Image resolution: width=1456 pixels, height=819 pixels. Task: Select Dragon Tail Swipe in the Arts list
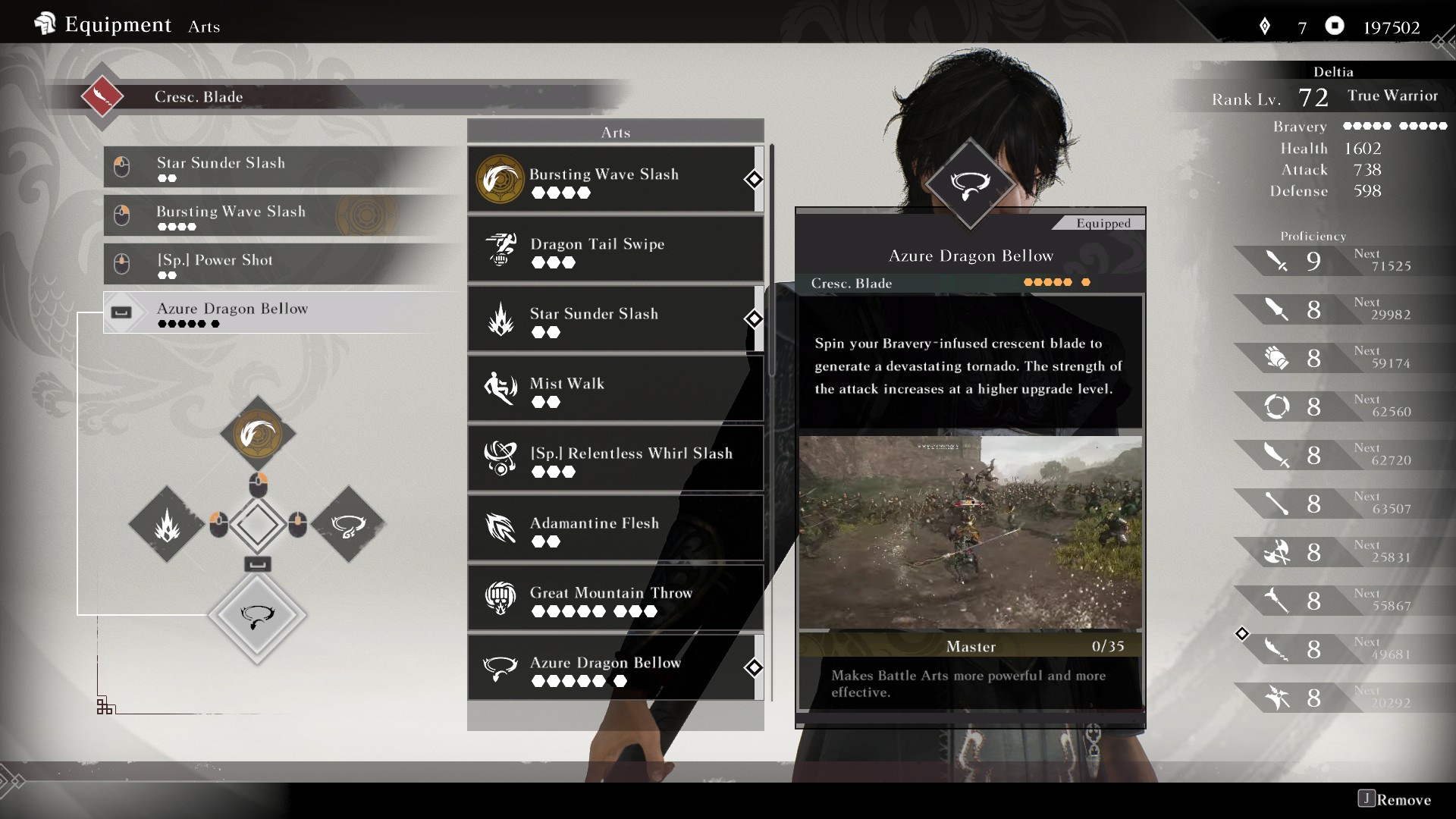pos(615,249)
